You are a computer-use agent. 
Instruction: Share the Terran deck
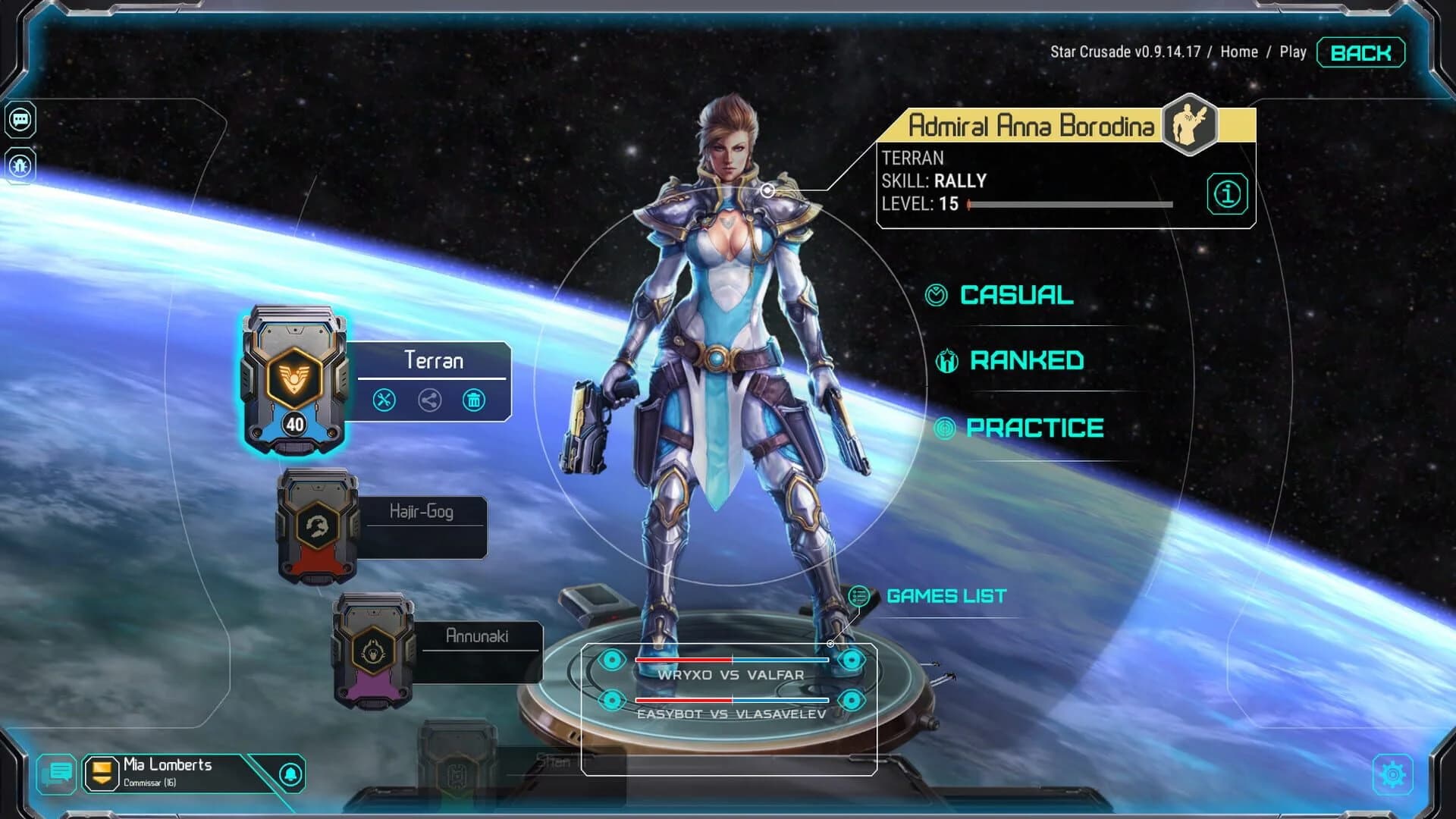[430, 402]
